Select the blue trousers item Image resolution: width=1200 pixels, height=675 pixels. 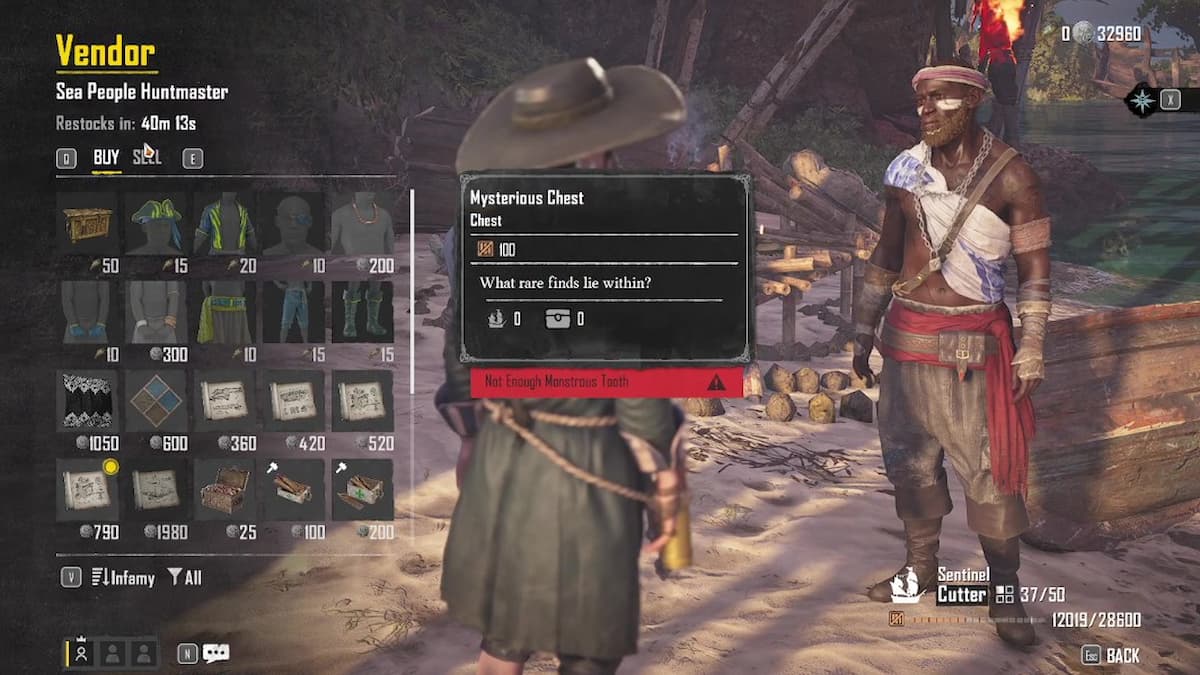(x=293, y=311)
